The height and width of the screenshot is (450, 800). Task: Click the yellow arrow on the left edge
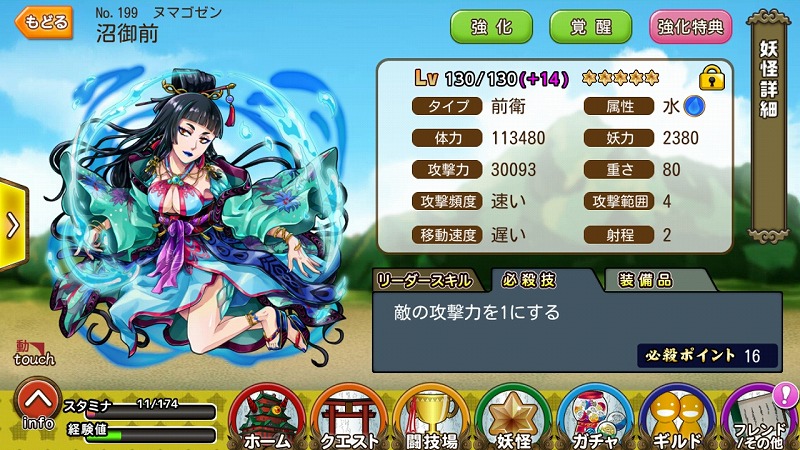[12, 225]
